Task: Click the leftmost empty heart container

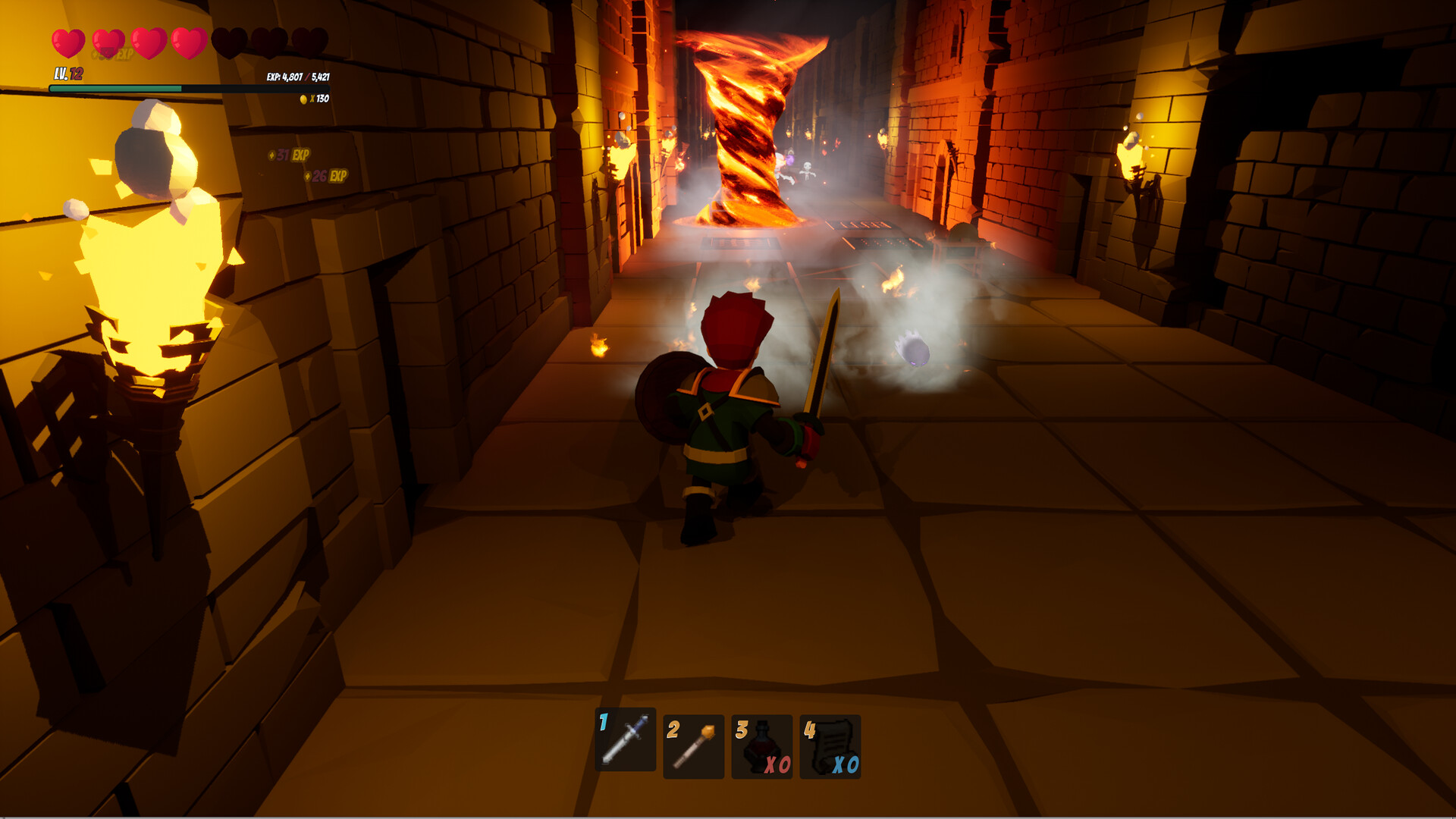Action: 231,42
